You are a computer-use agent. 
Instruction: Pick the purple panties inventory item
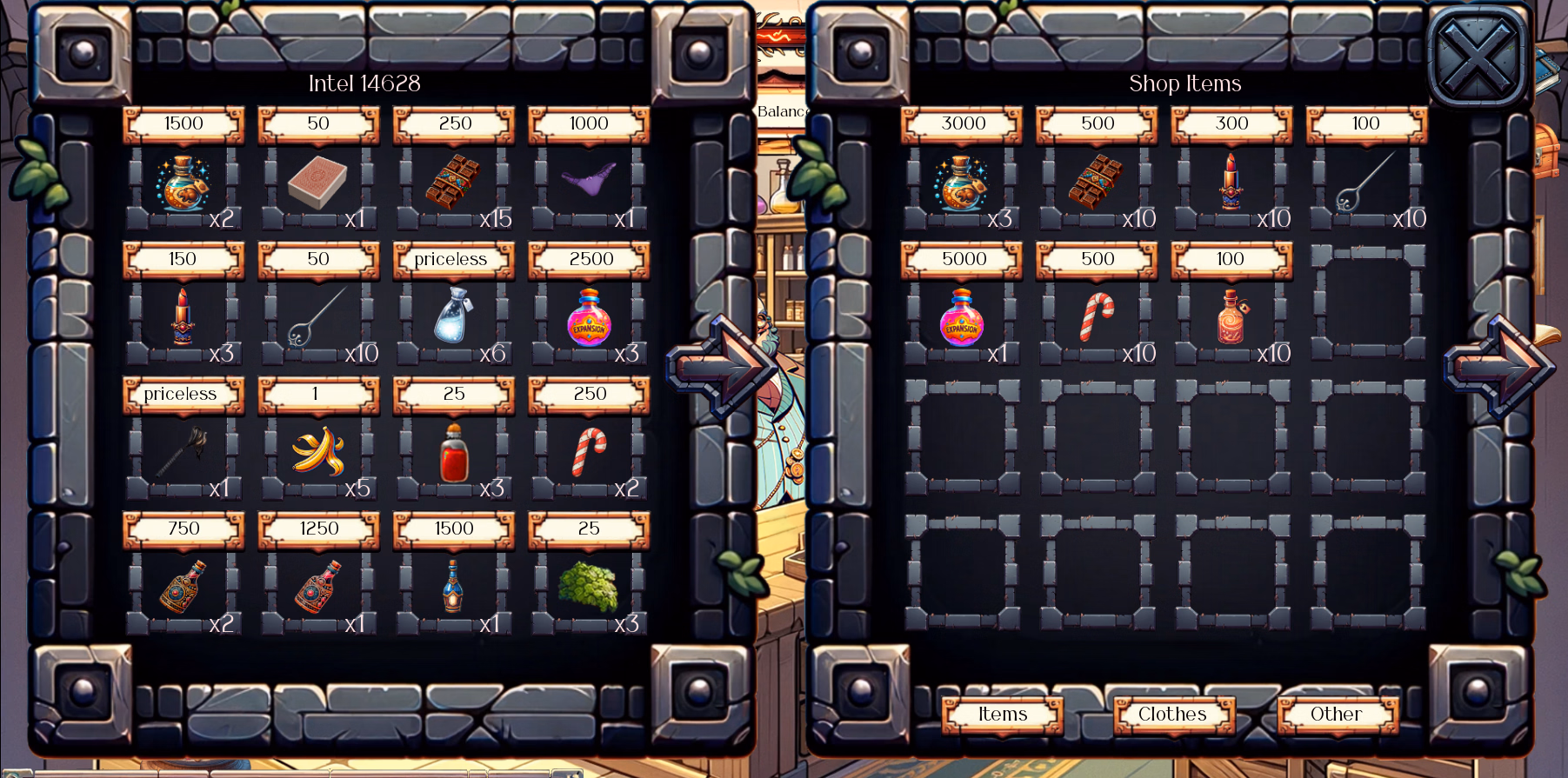click(x=589, y=182)
